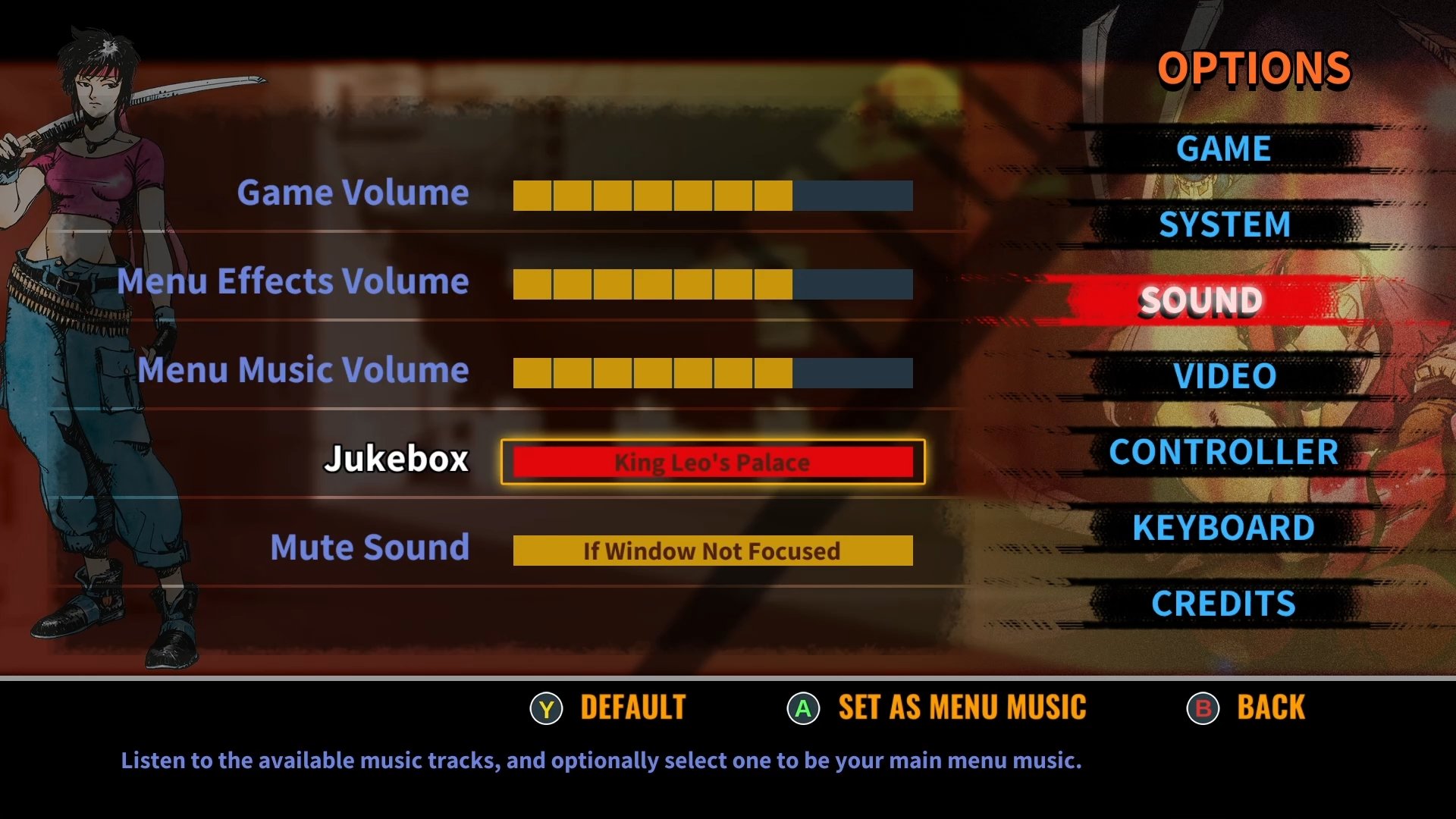The height and width of the screenshot is (819, 1456).
Task: Change the Menu Music Volume bar
Action: 712,373
